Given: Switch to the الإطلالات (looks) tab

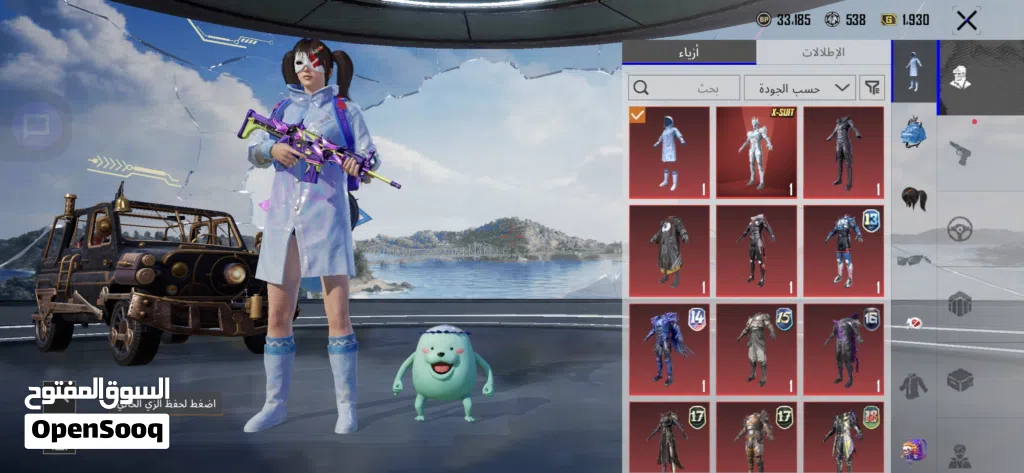Looking at the screenshot, I should [x=822, y=53].
